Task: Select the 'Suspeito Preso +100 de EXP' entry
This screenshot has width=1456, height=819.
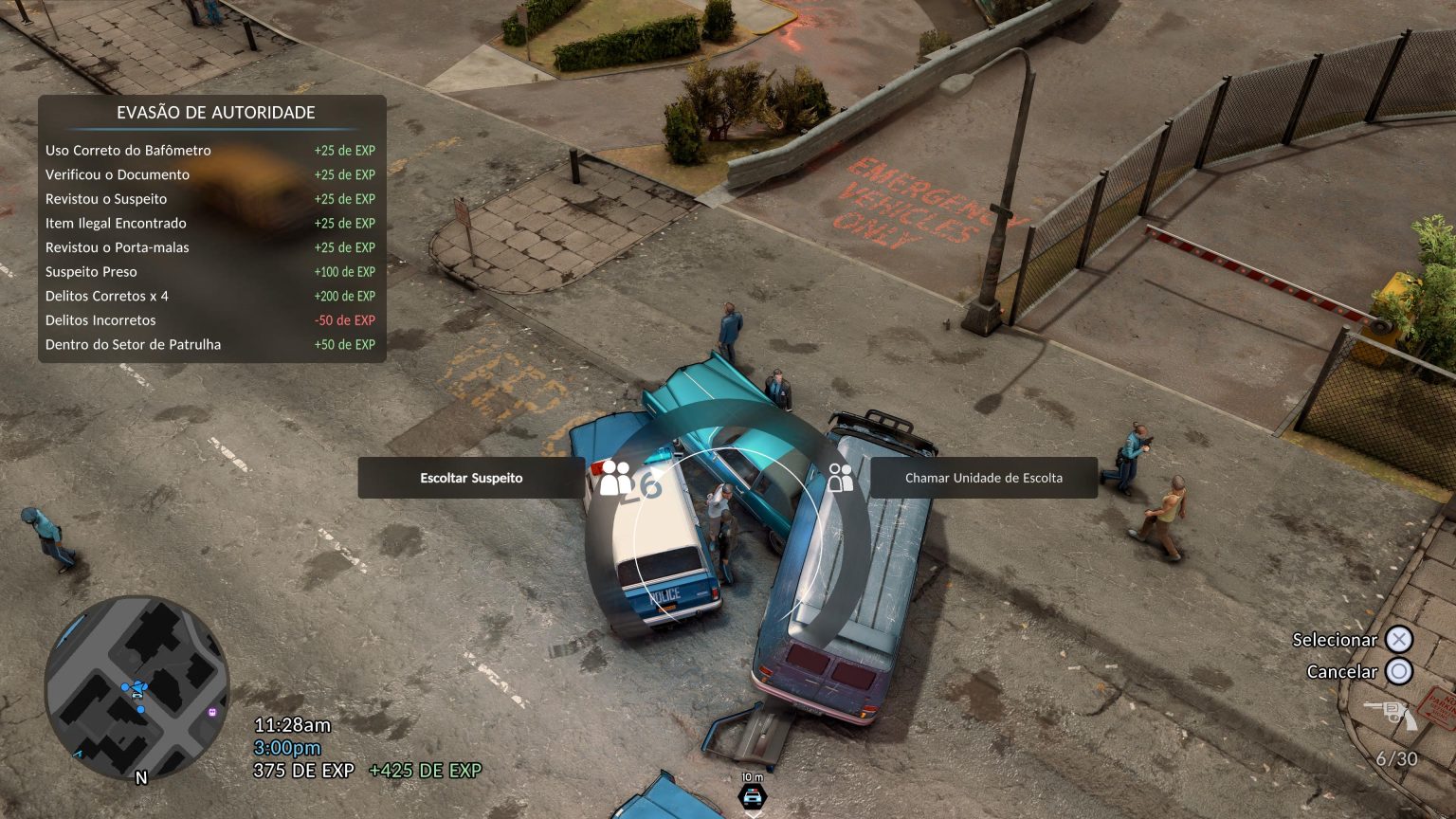Action: point(209,271)
